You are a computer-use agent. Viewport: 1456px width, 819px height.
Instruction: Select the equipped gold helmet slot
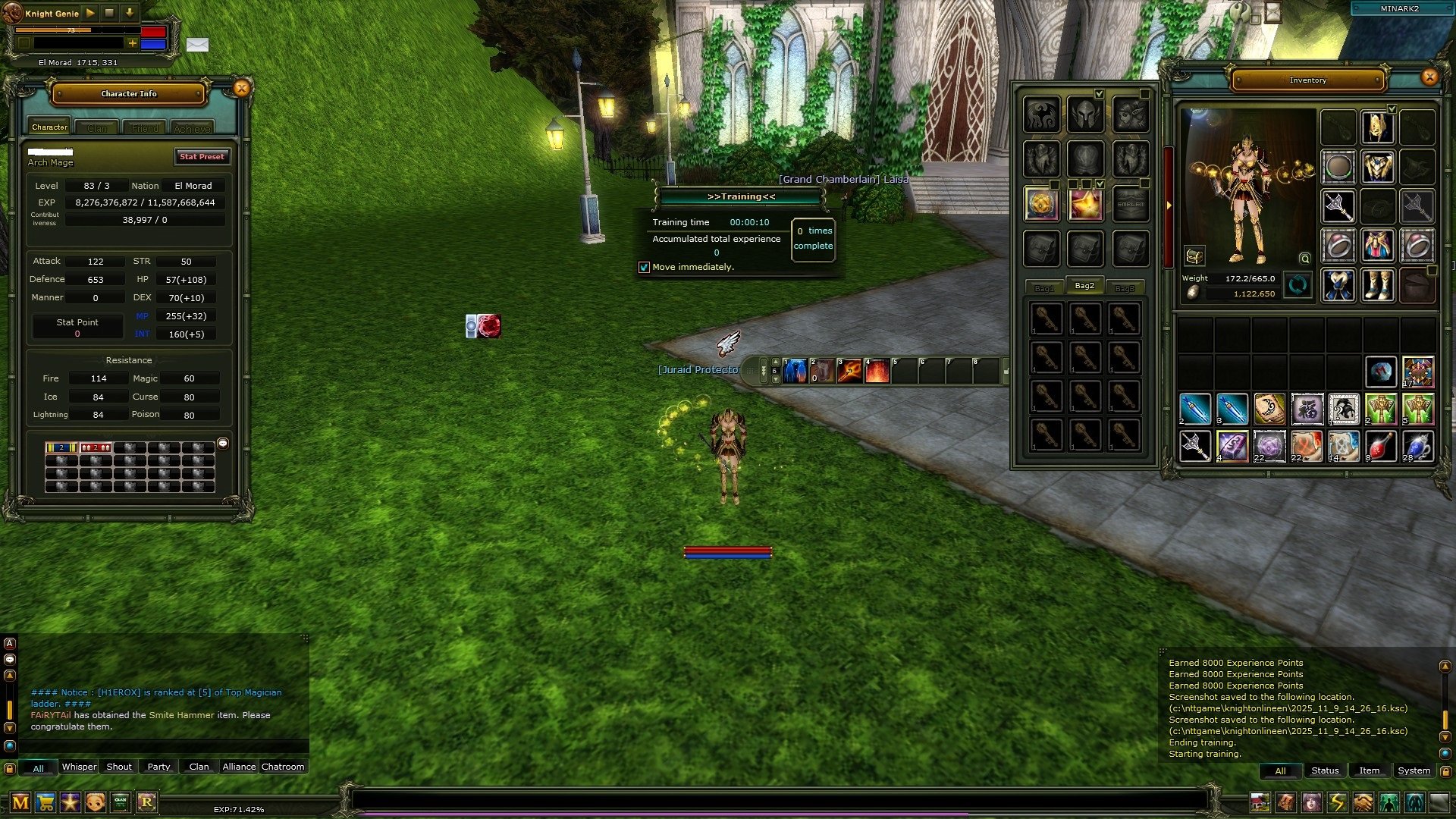[x=1377, y=127]
